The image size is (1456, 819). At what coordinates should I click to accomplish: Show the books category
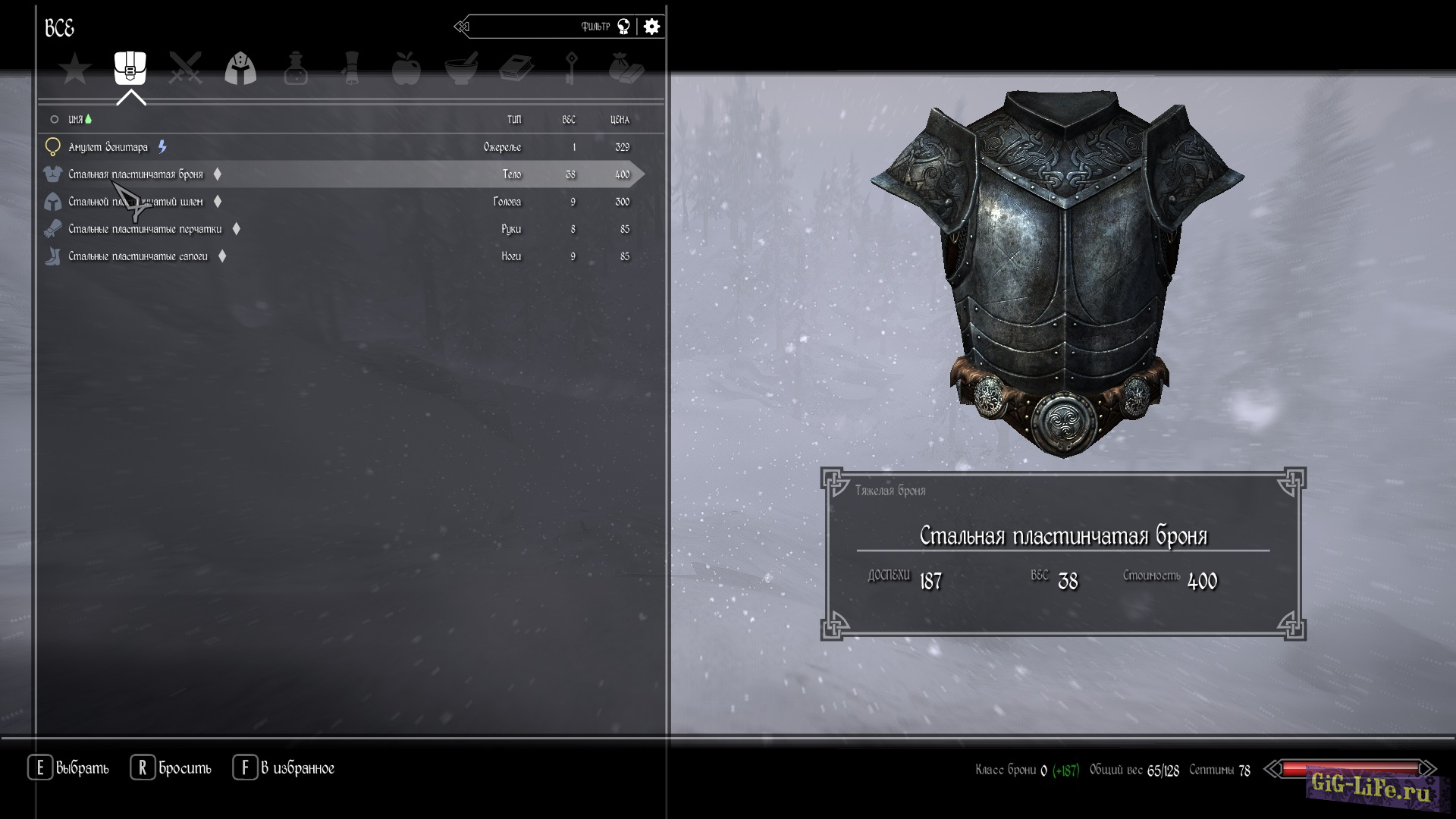[x=516, y=68]
